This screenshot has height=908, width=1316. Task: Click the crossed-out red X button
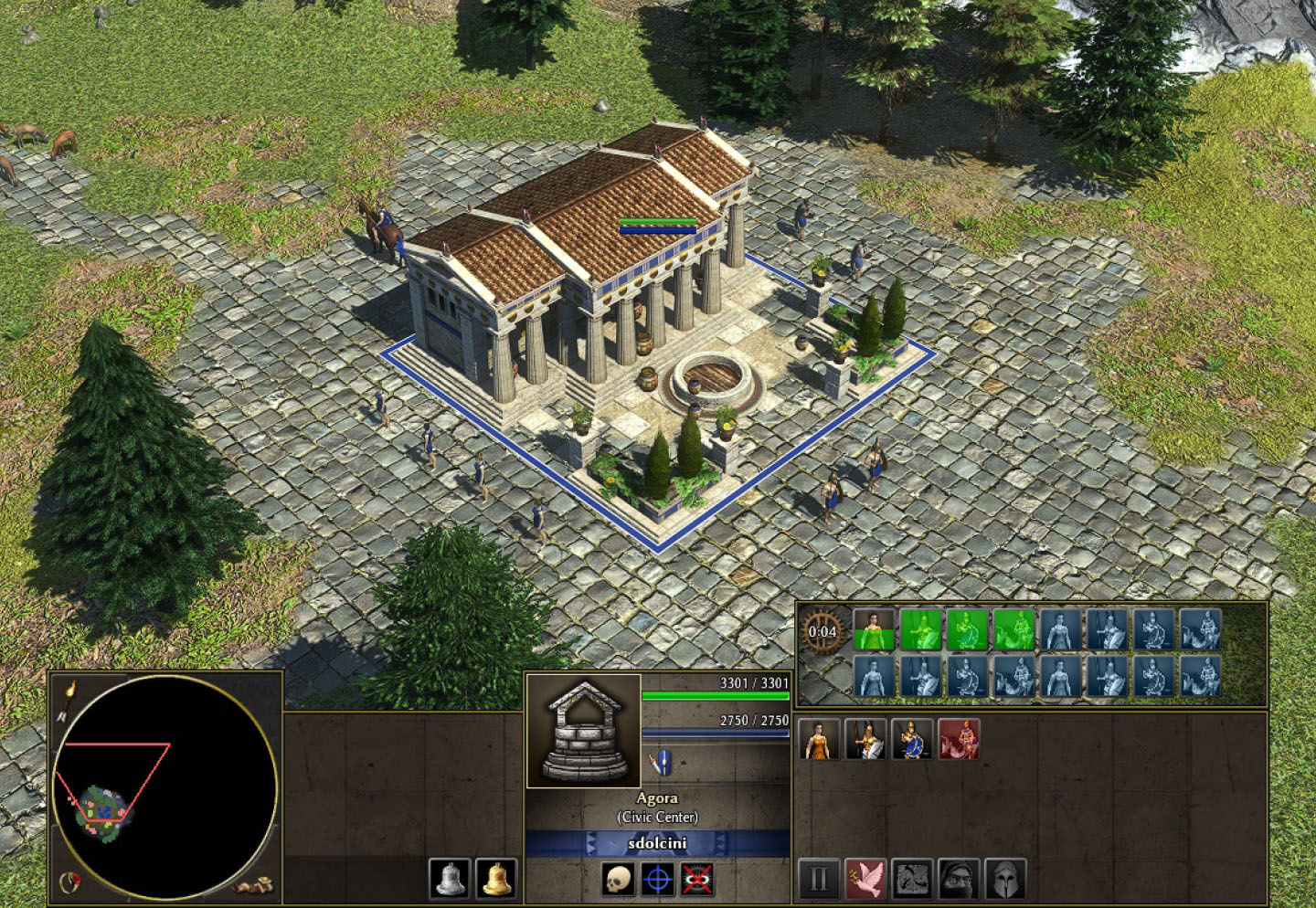click(x=696, y=880)
